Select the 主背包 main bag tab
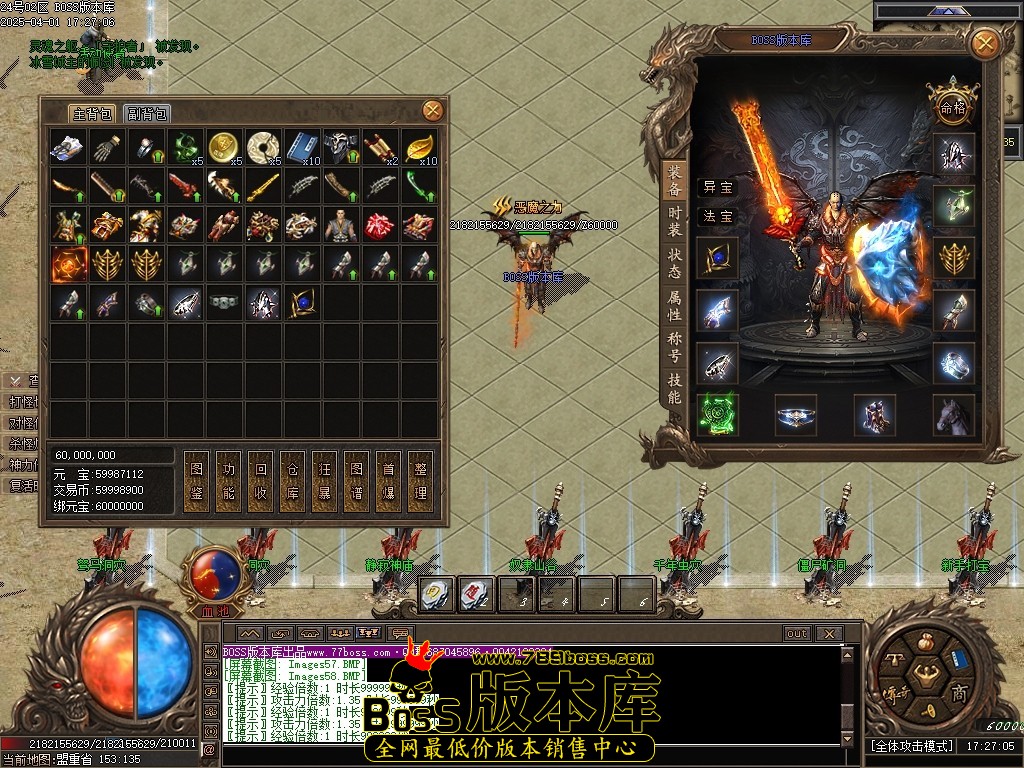The image size is (1024, 768). click(93, 113)
